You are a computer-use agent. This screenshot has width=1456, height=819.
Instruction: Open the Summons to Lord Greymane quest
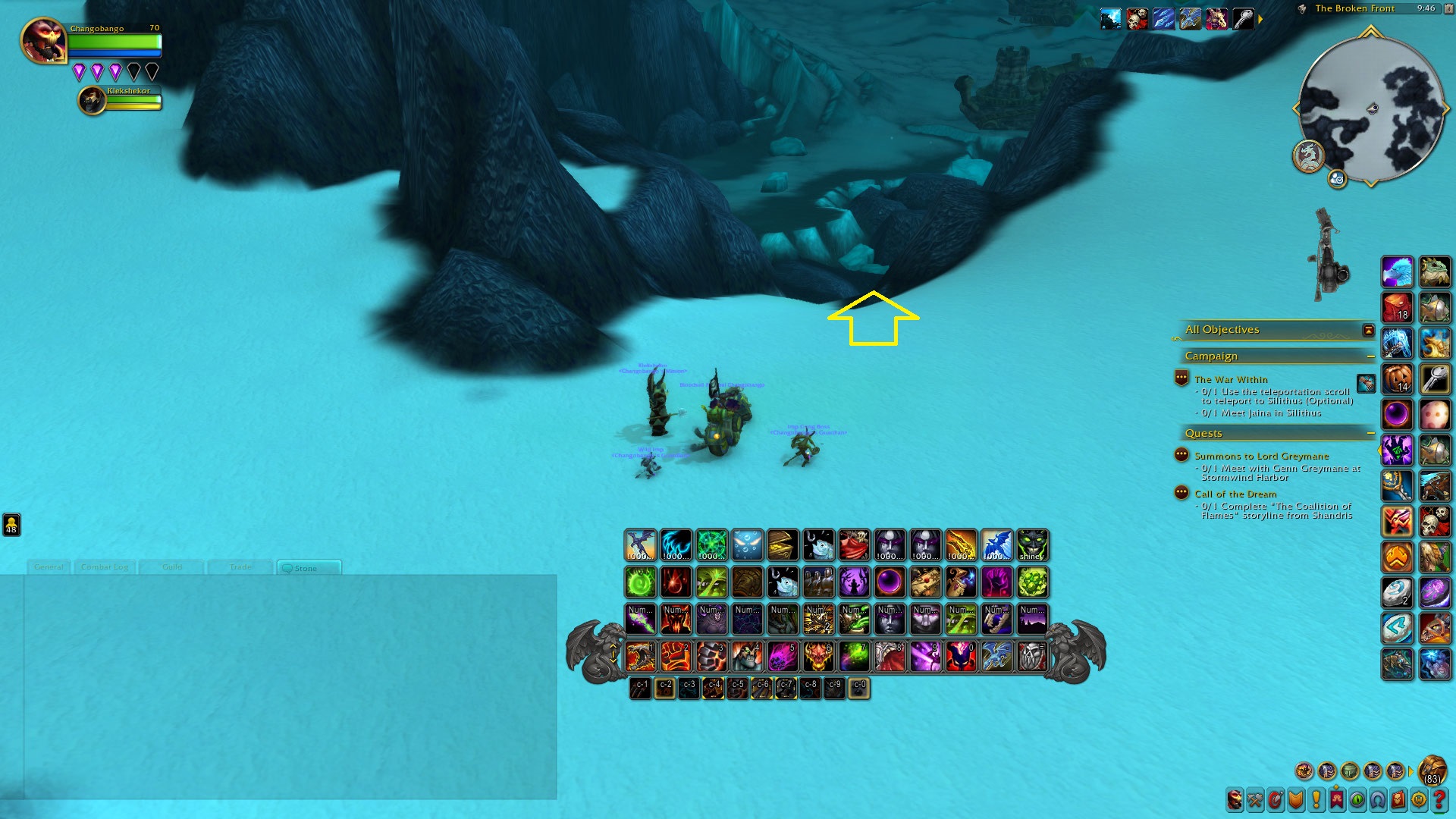tap(1261, 456)
